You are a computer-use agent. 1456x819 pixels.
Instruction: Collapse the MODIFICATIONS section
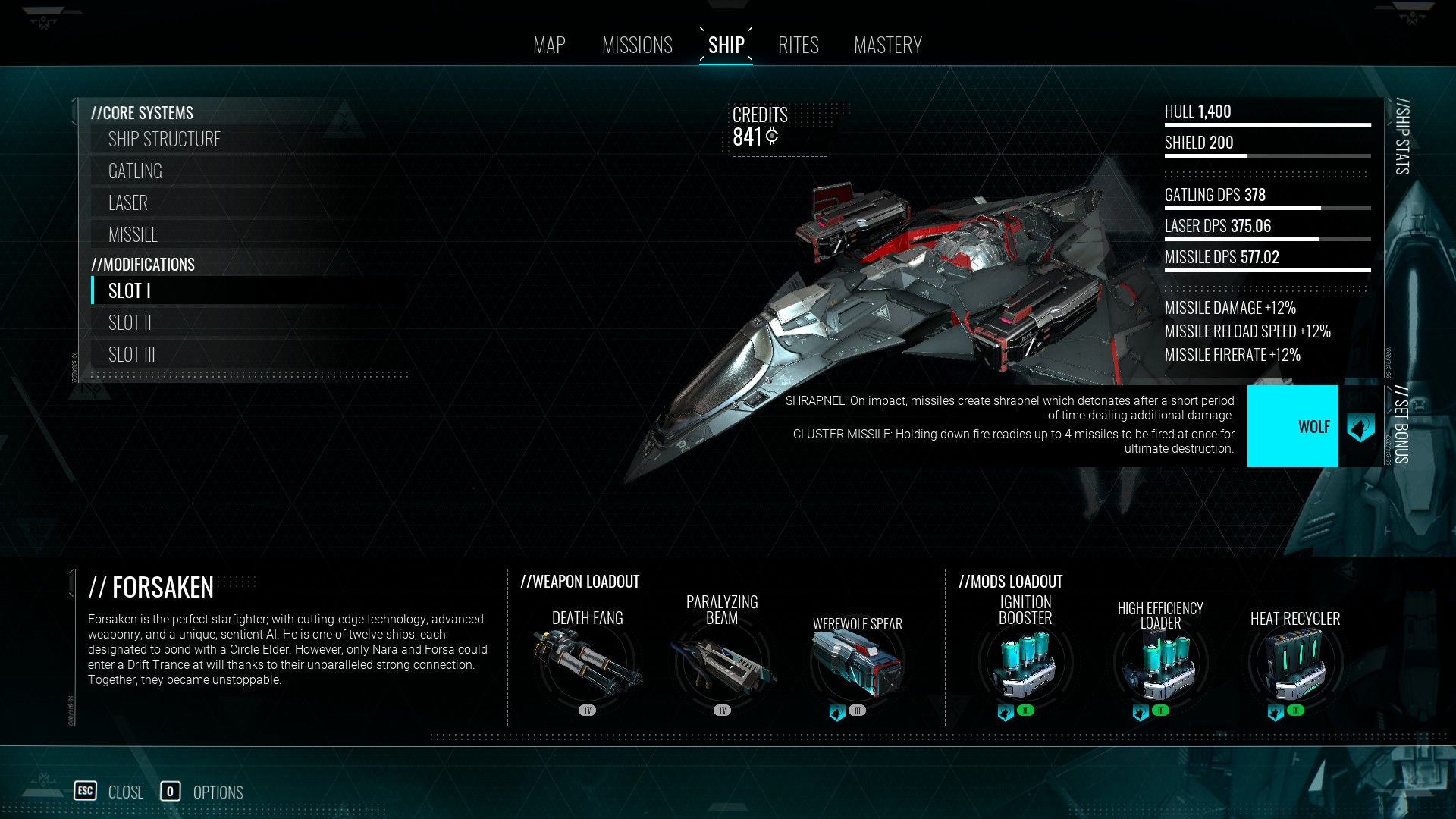tap(143, 264)
